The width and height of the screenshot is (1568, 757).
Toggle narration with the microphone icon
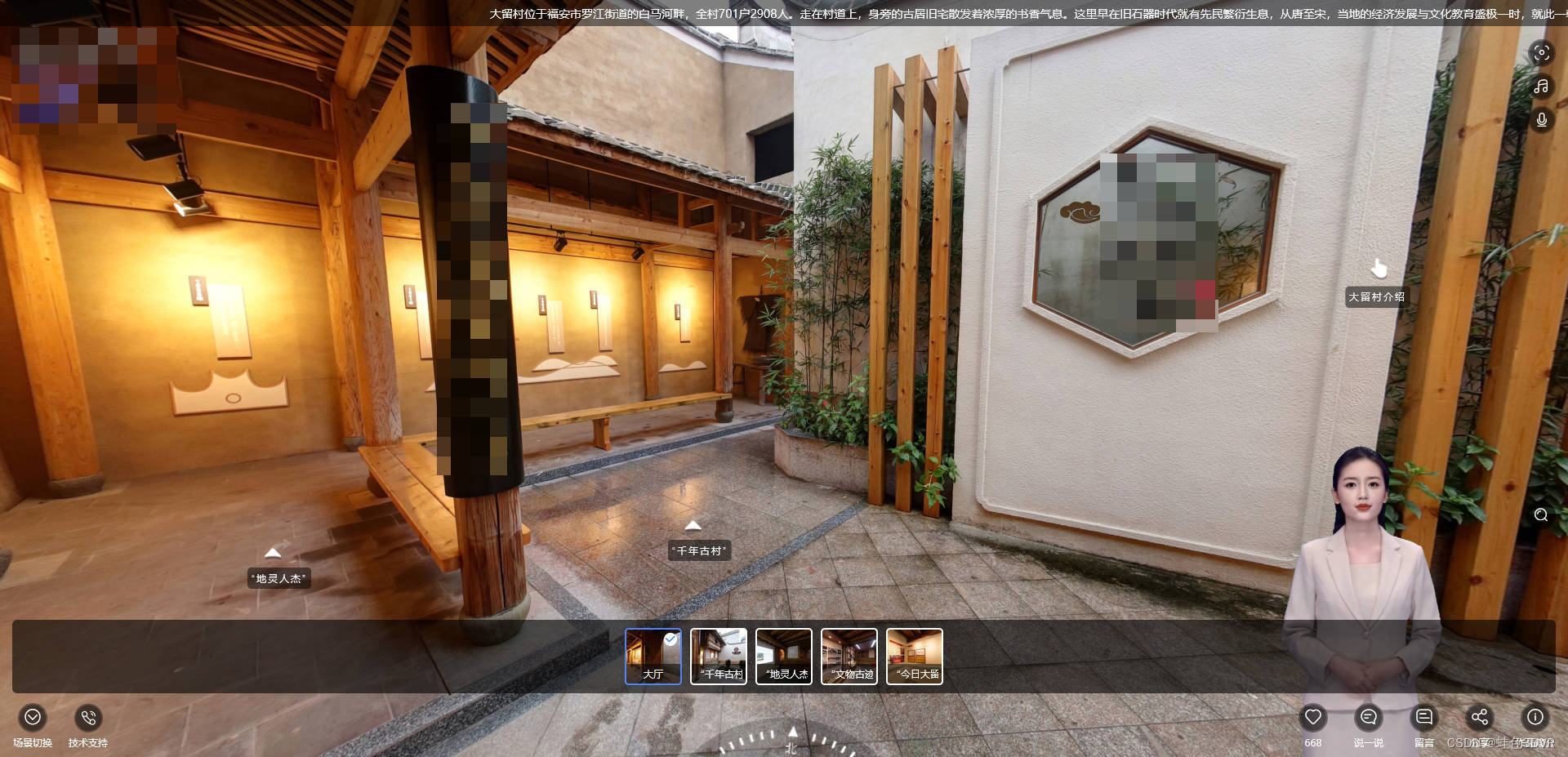1541,120
